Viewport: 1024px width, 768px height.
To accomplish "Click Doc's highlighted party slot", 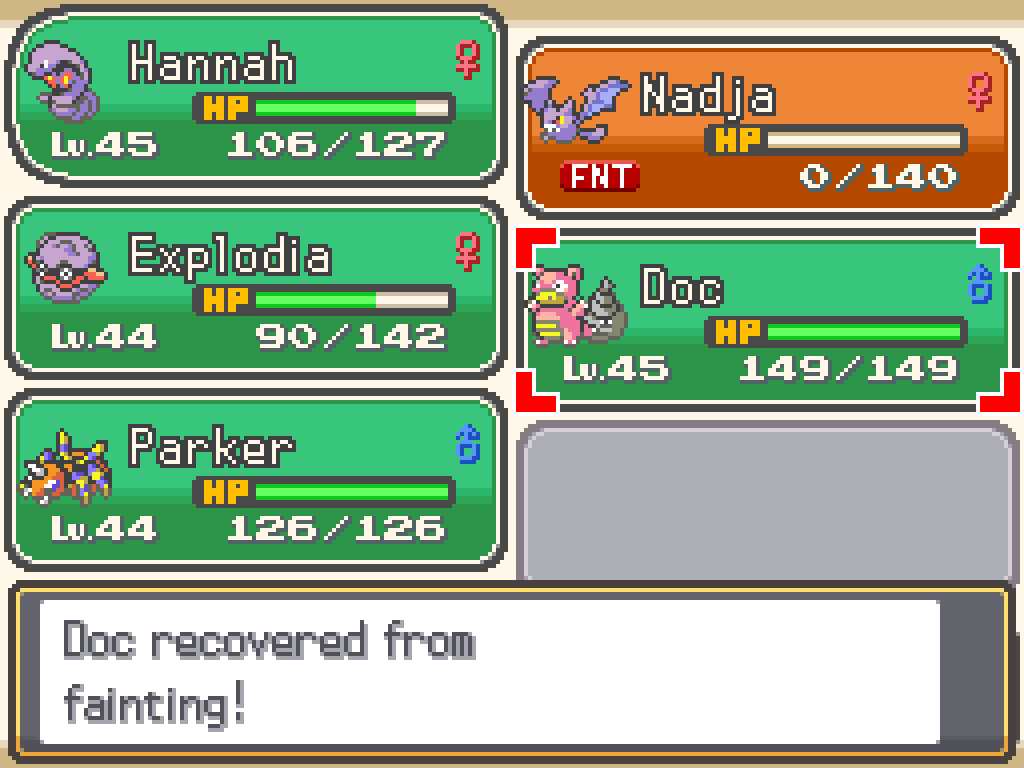I will coord(766,320).
